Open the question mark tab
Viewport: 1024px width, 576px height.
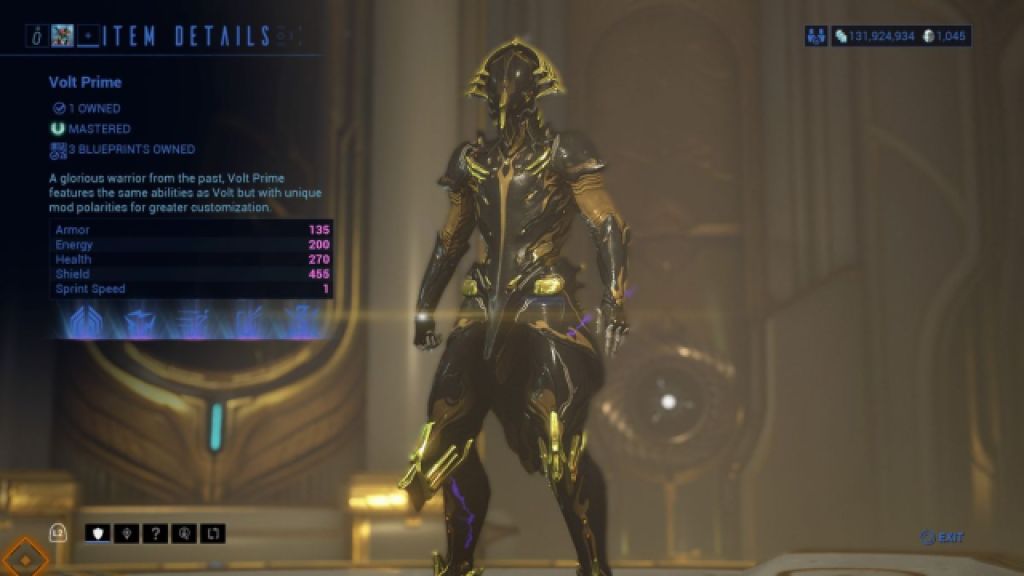[156, 533]
